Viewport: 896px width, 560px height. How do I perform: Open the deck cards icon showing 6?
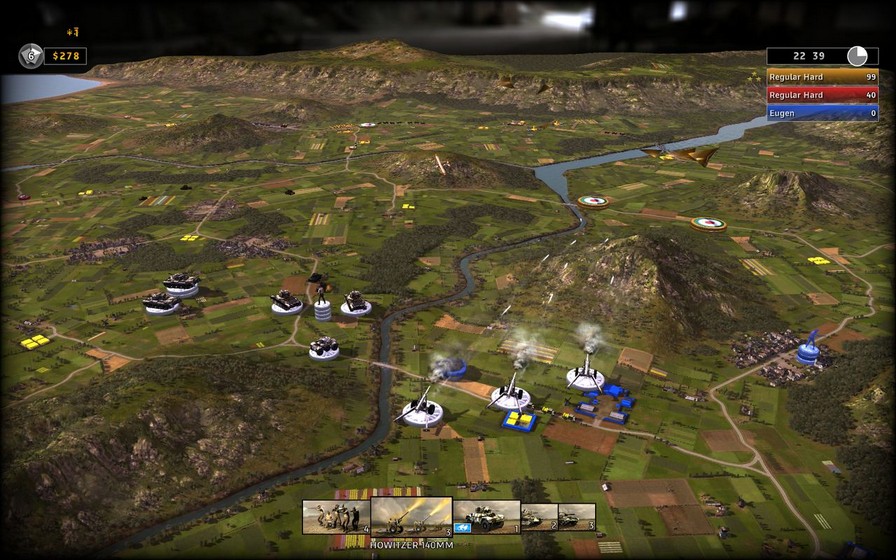tap(30, 57)
